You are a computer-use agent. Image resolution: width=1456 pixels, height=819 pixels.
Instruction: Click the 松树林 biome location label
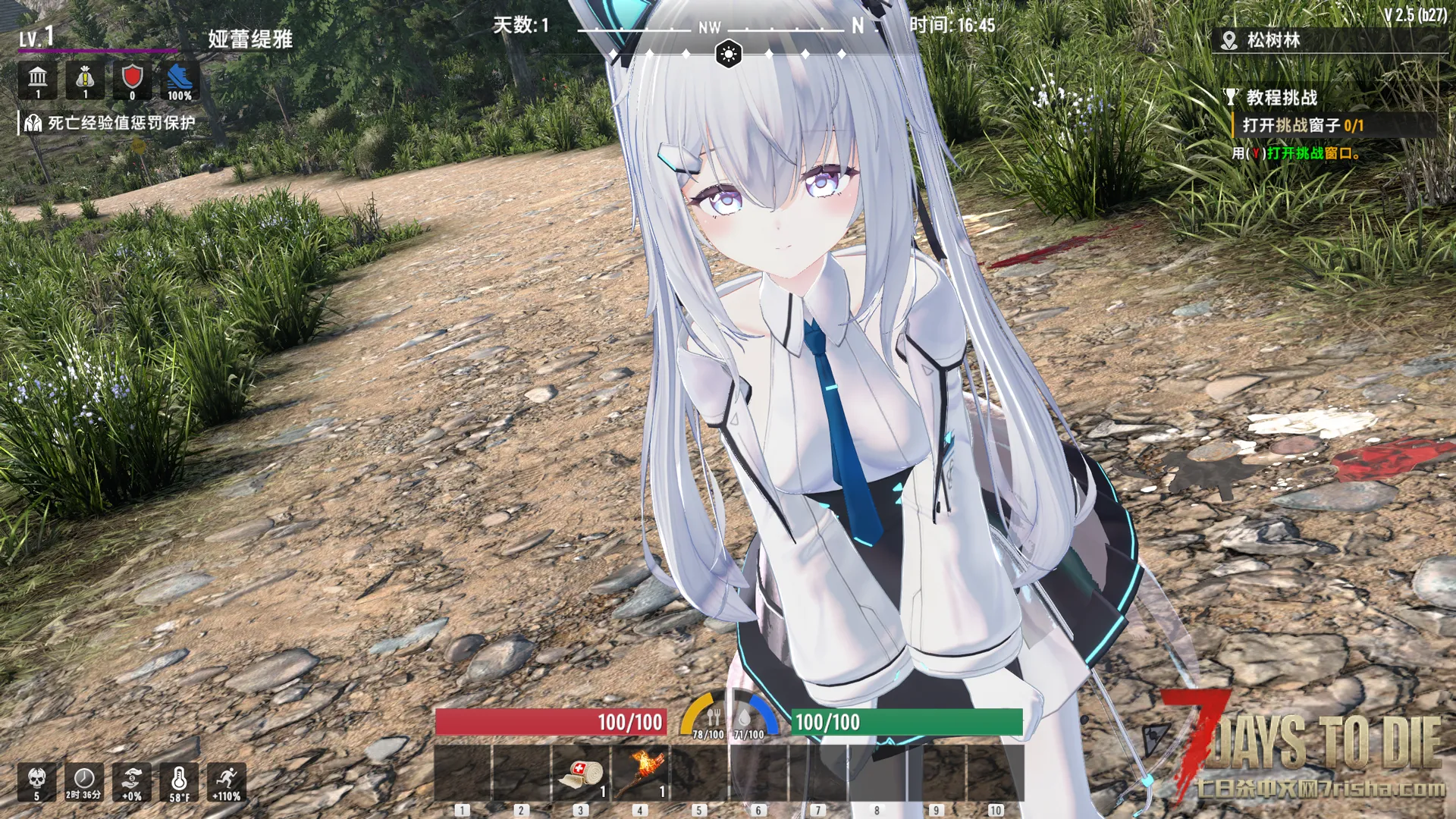(1272, 40)
